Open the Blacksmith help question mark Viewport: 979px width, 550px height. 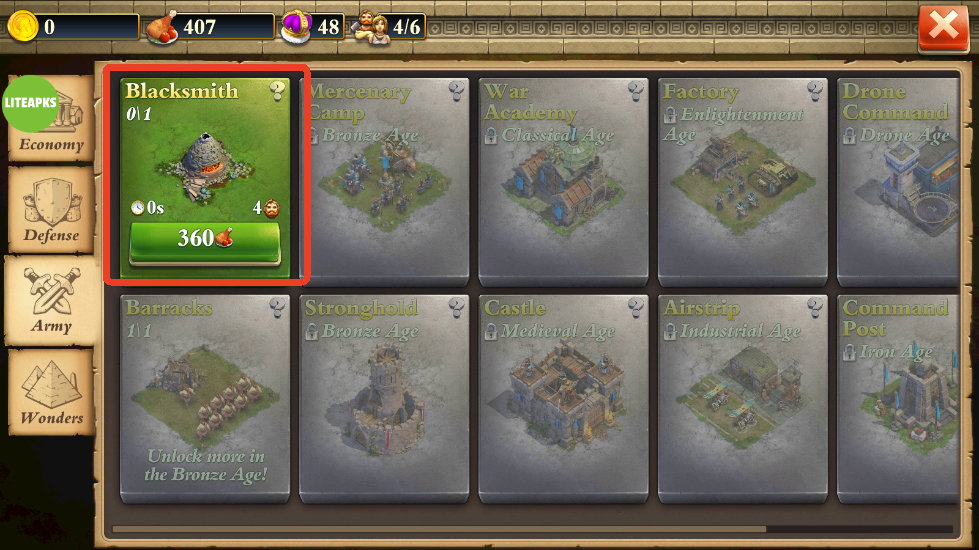278,92
